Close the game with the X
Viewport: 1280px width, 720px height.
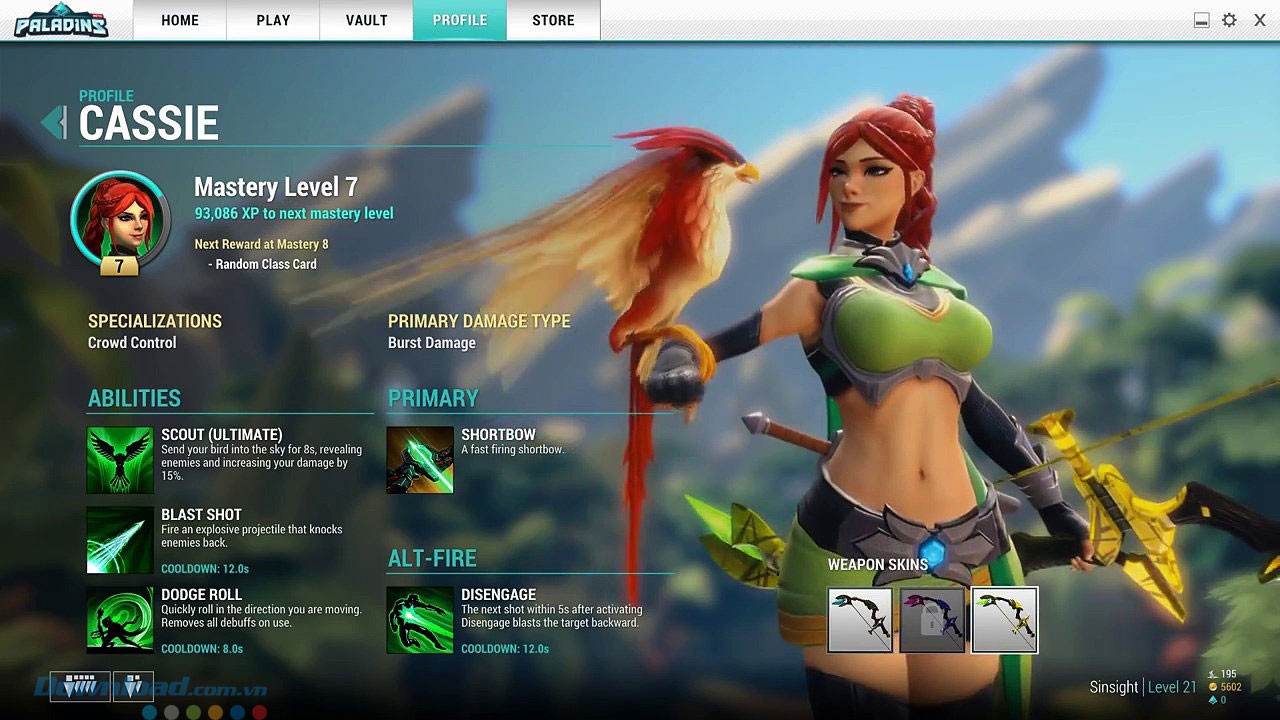[x=1260, y=20]
